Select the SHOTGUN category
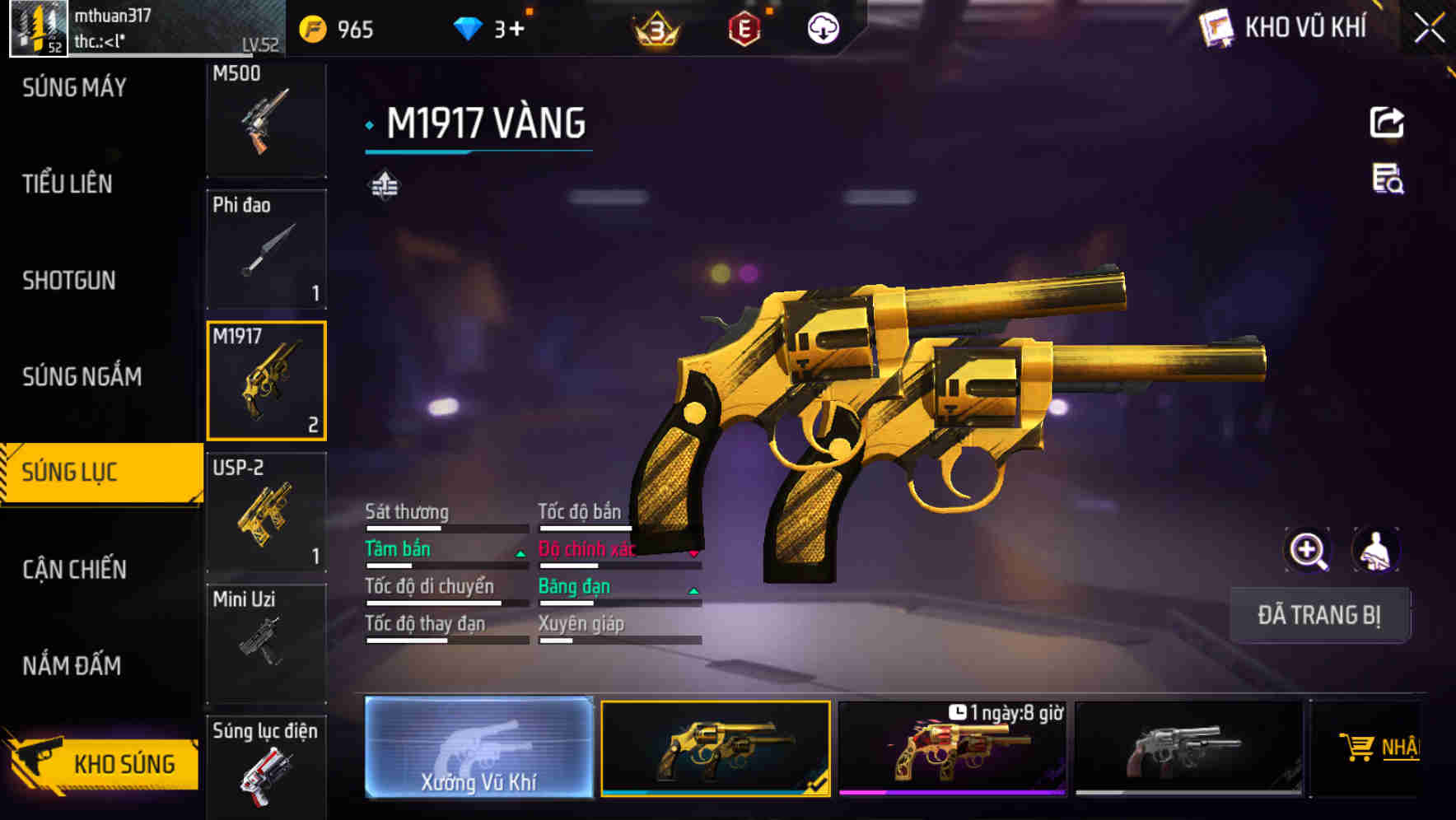Image resolution: width=1456 pixels, height=820 pixels. 69,280
